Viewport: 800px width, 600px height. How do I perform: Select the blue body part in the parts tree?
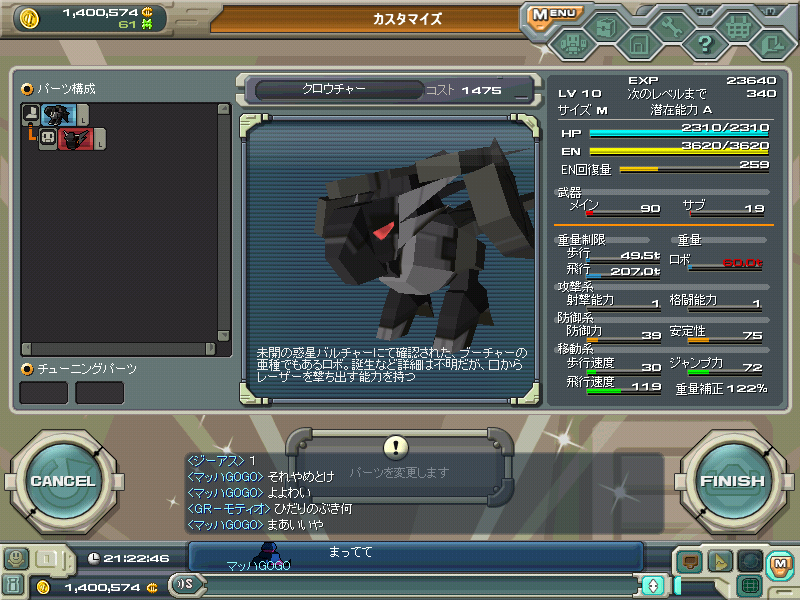(58, 115)
